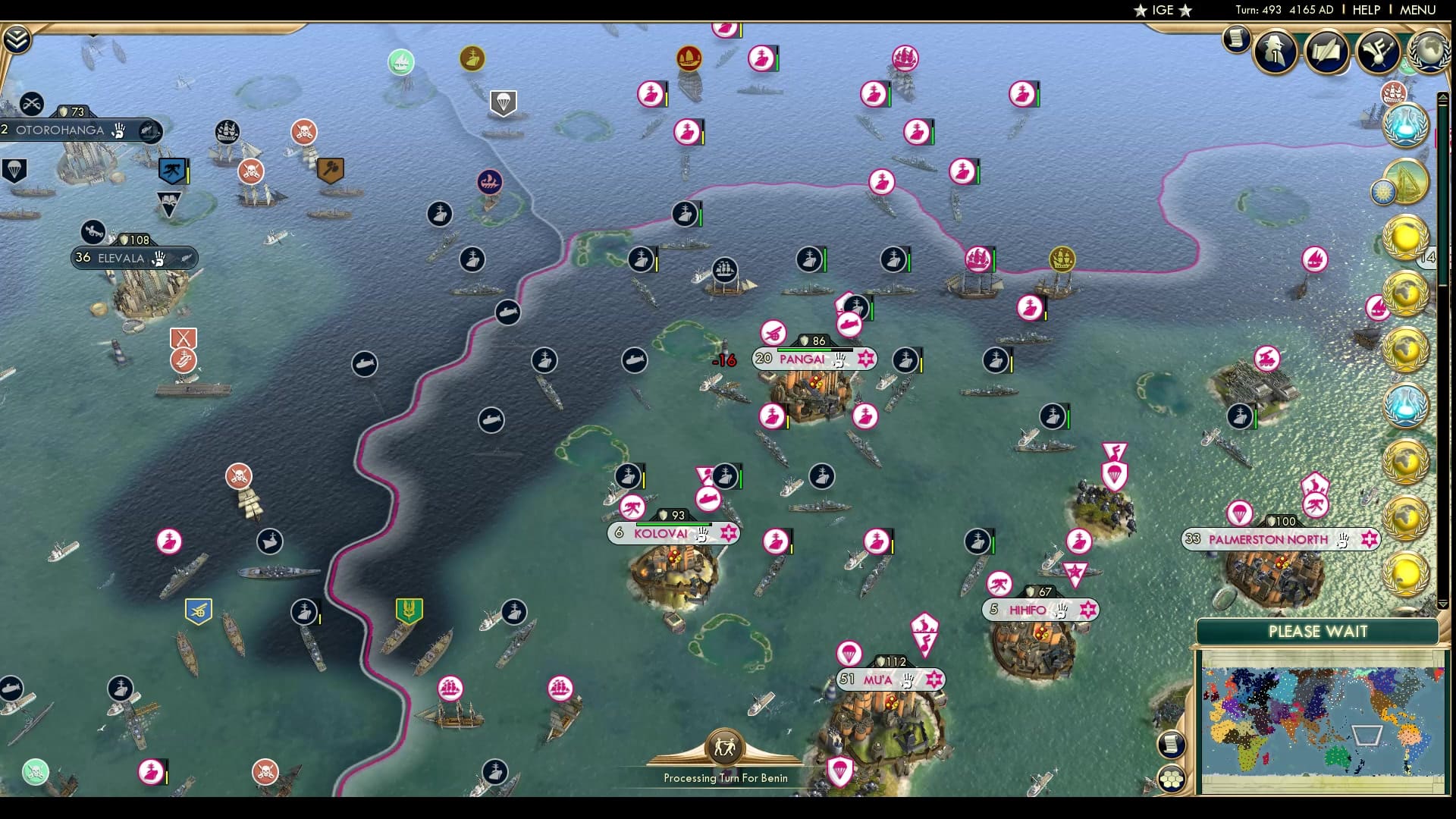Open the laurel globe diplomacy icon top right
Screen dimensions: 1456x819
[x=1428, y=53]
